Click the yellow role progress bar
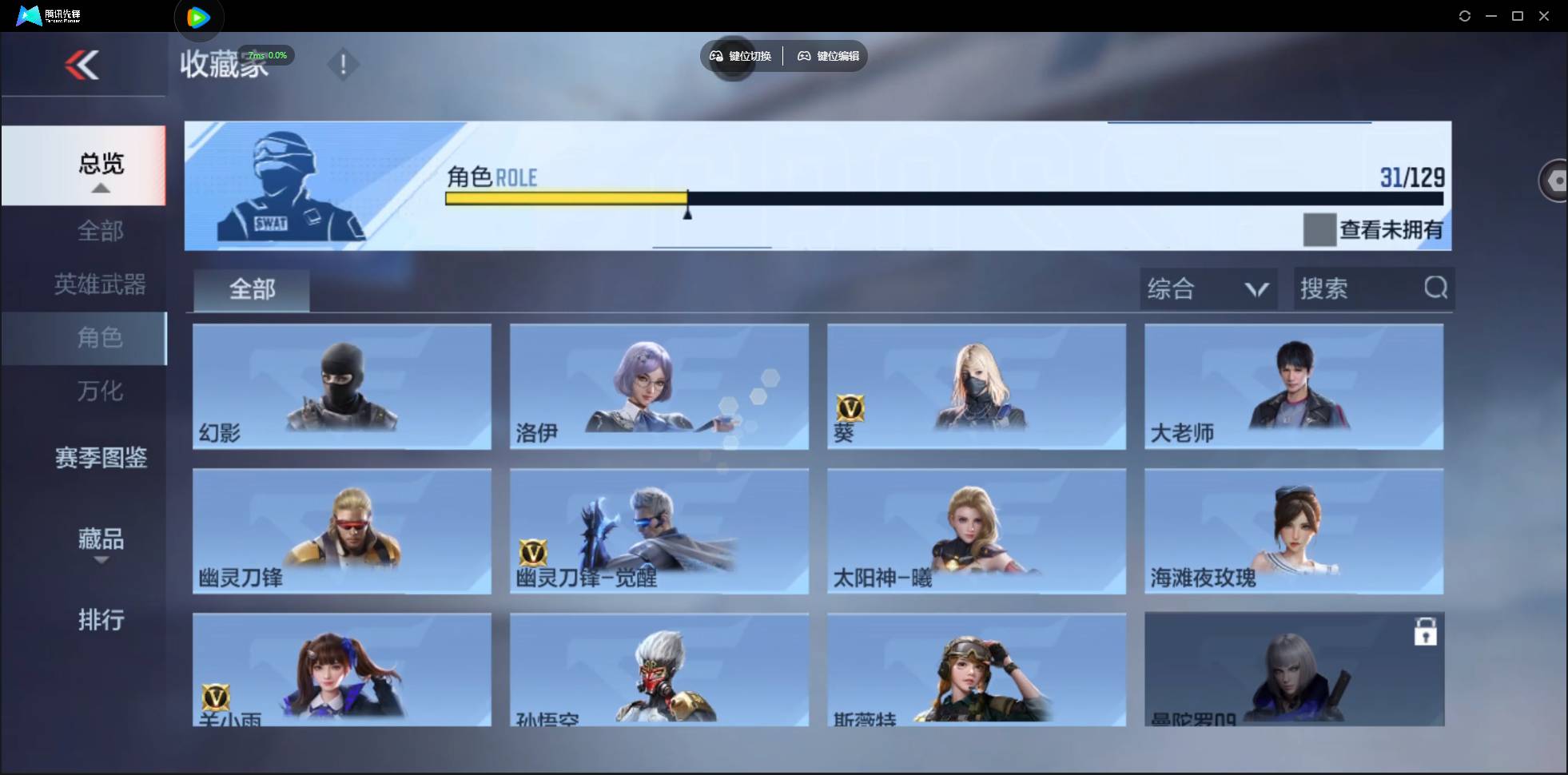This screenshot has height=775, width=1568. pyautogui.click(x=567, y=198)
